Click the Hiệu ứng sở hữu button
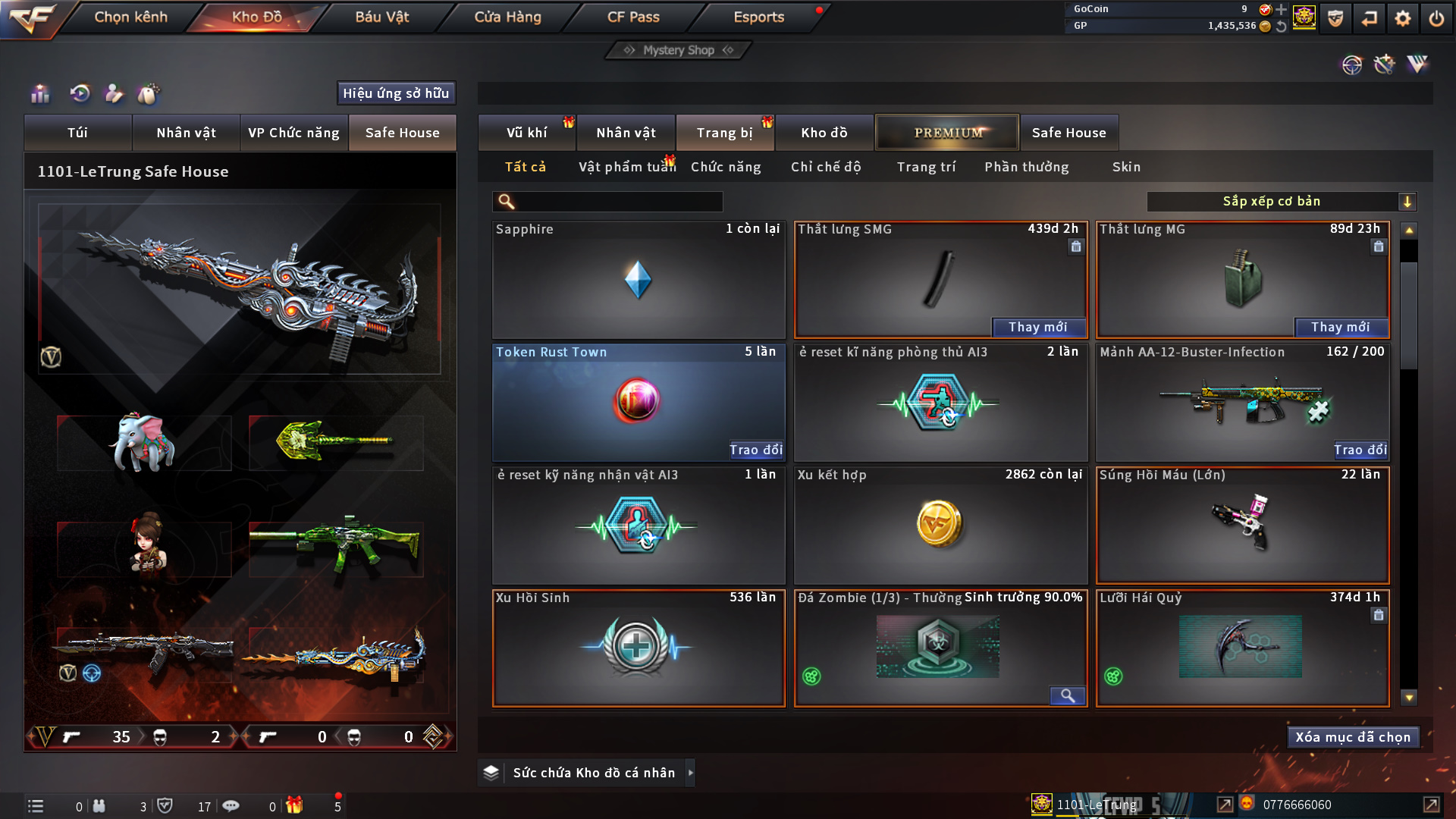Viewport: 1456px width, 819px height. tap(396, 93)
